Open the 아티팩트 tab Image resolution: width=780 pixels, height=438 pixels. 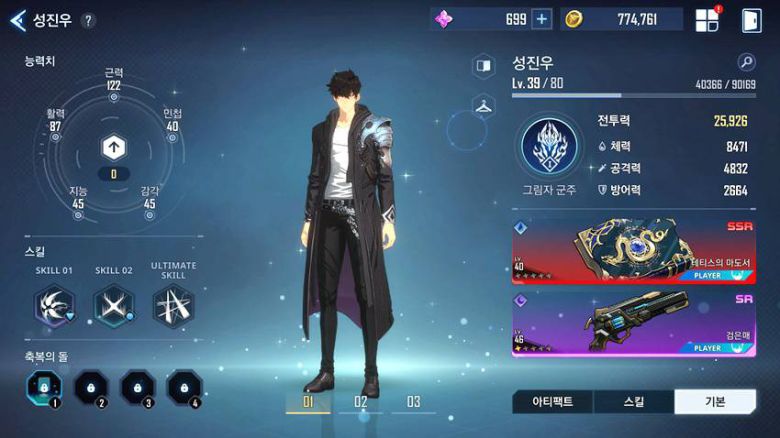(552, 402)
